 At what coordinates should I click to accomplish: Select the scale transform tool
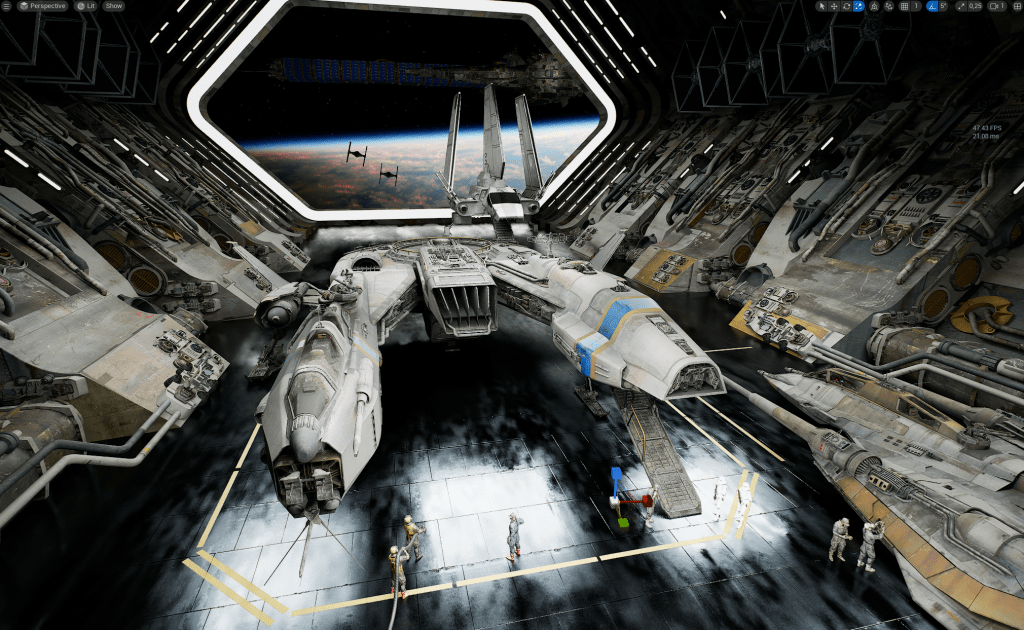[x=858, y=6]
